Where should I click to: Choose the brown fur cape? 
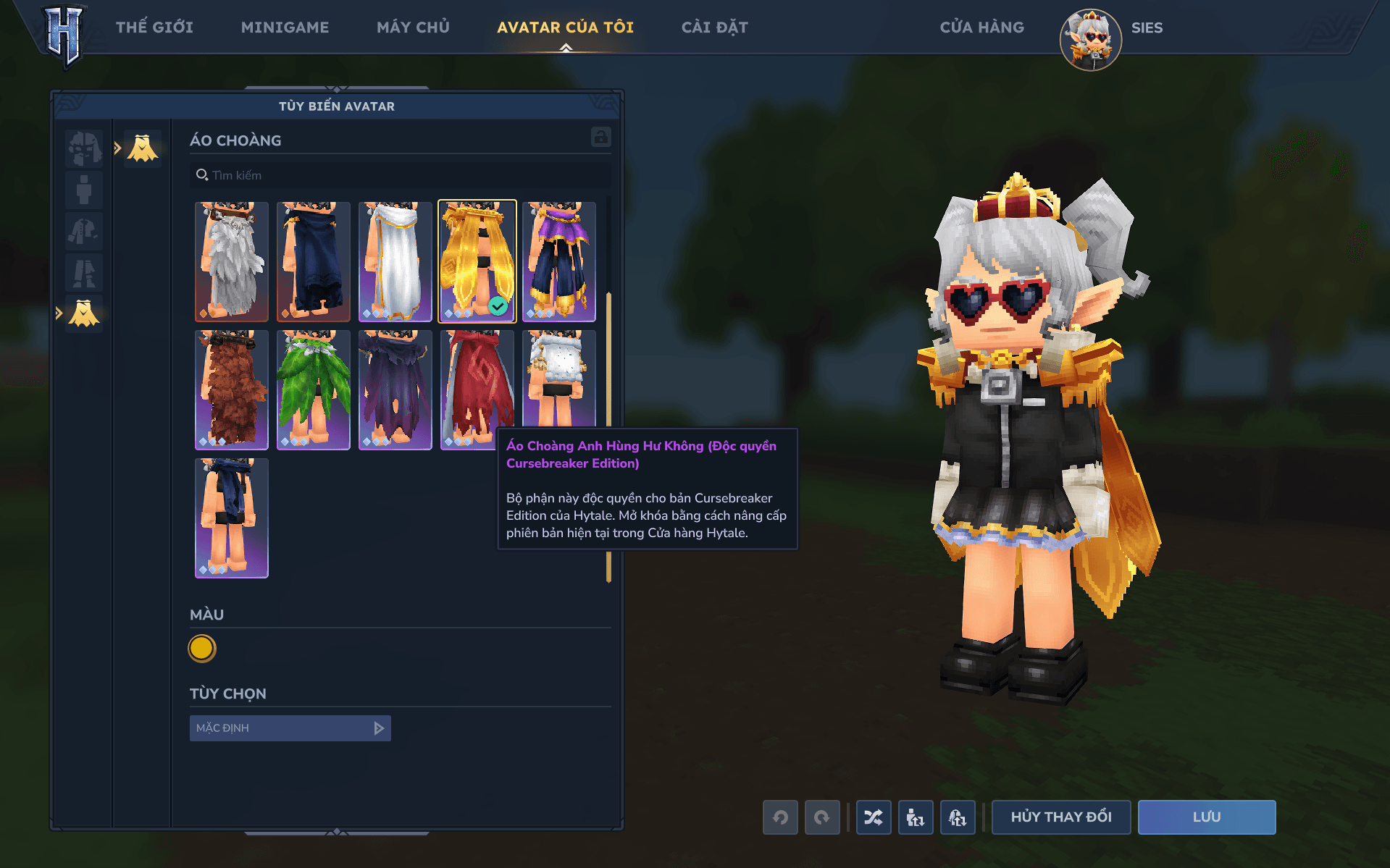(232, 389)
